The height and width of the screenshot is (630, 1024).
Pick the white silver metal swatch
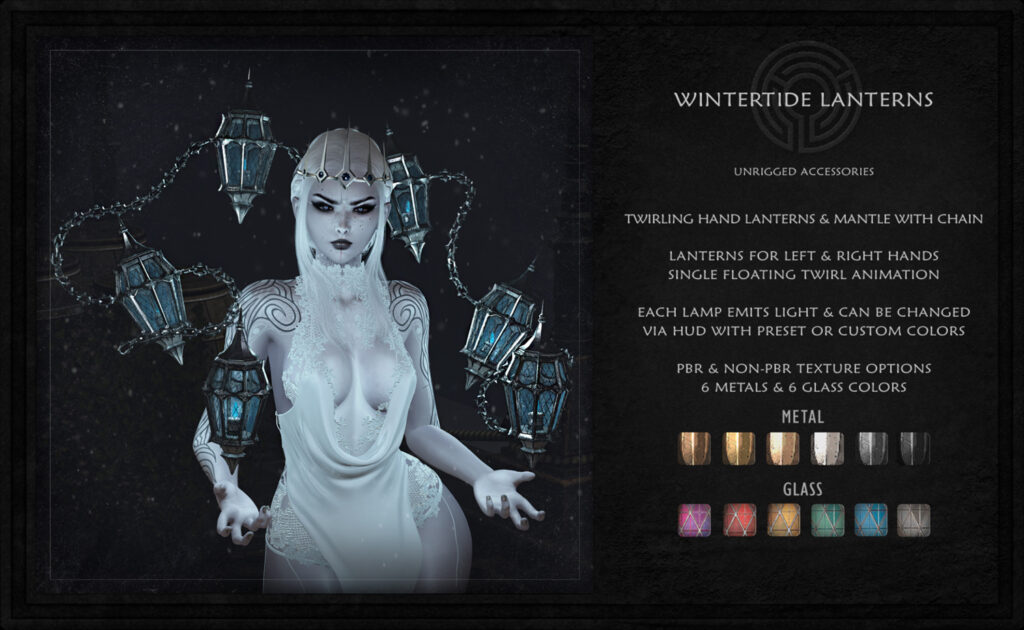(827, 448)
